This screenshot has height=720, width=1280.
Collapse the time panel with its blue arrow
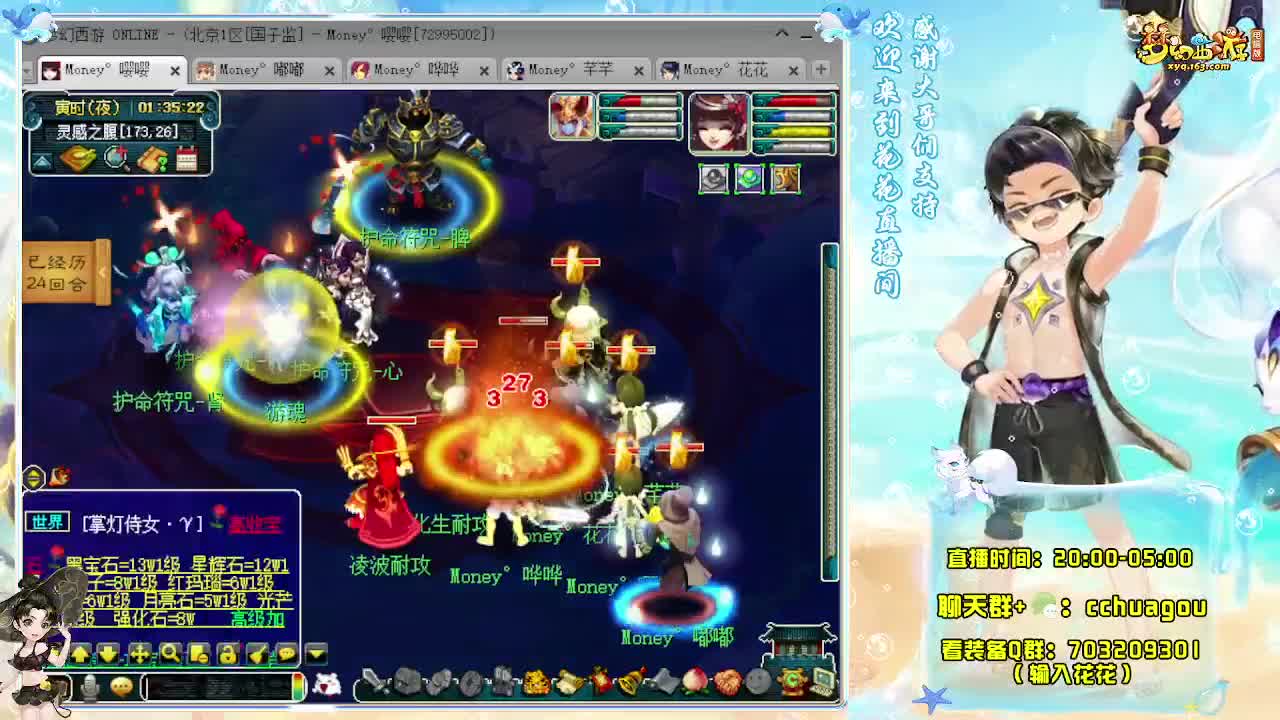40,159
